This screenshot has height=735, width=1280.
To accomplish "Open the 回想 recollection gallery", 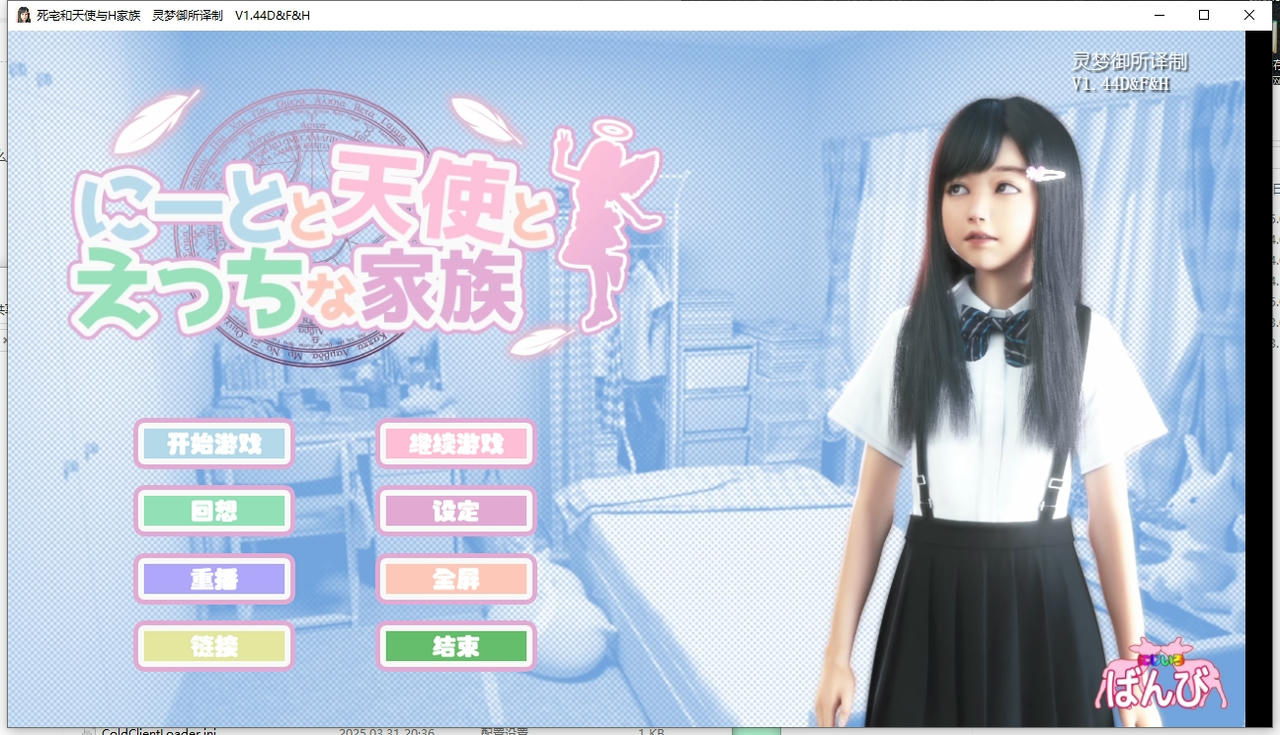I will (213, 511).
